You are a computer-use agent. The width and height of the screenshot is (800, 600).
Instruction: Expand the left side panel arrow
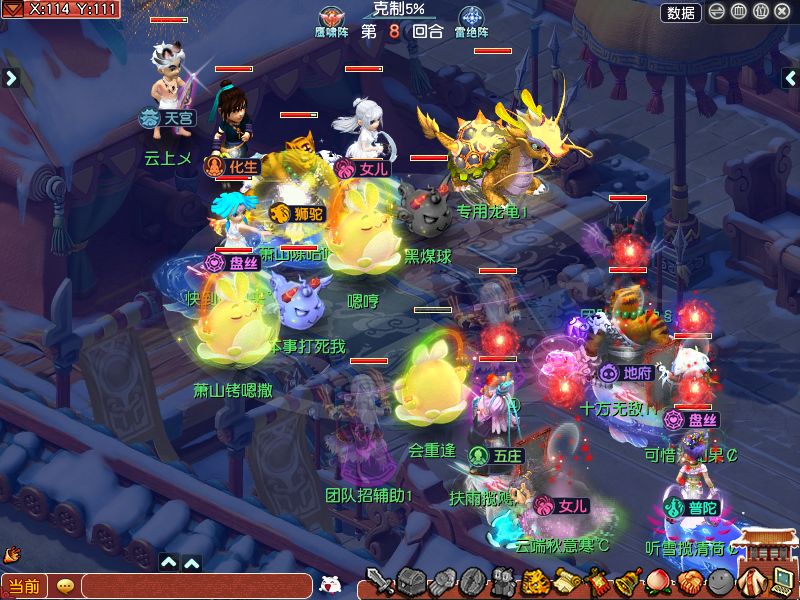(x=11, y=78)
